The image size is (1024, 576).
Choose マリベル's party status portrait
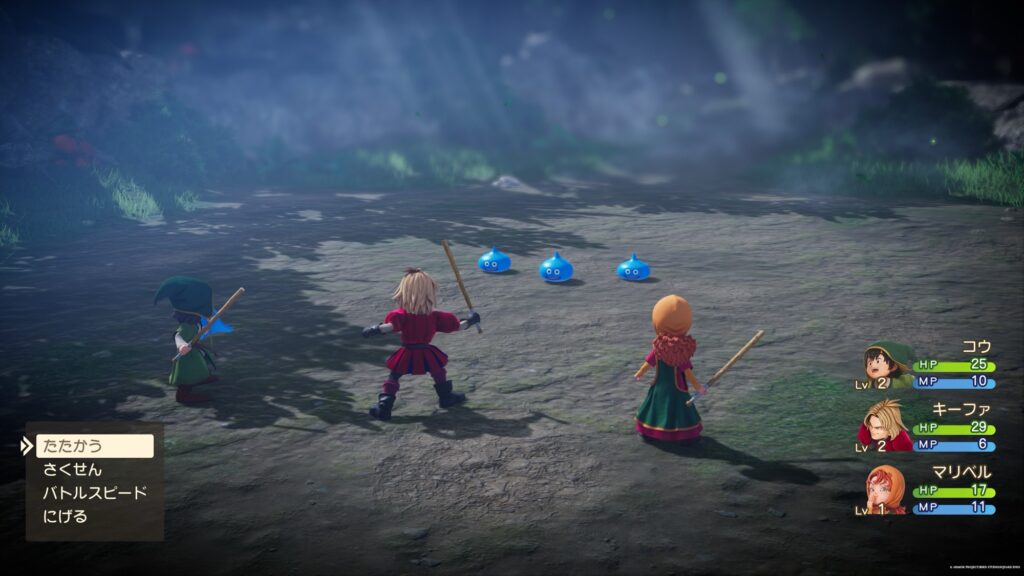(886, 487)
